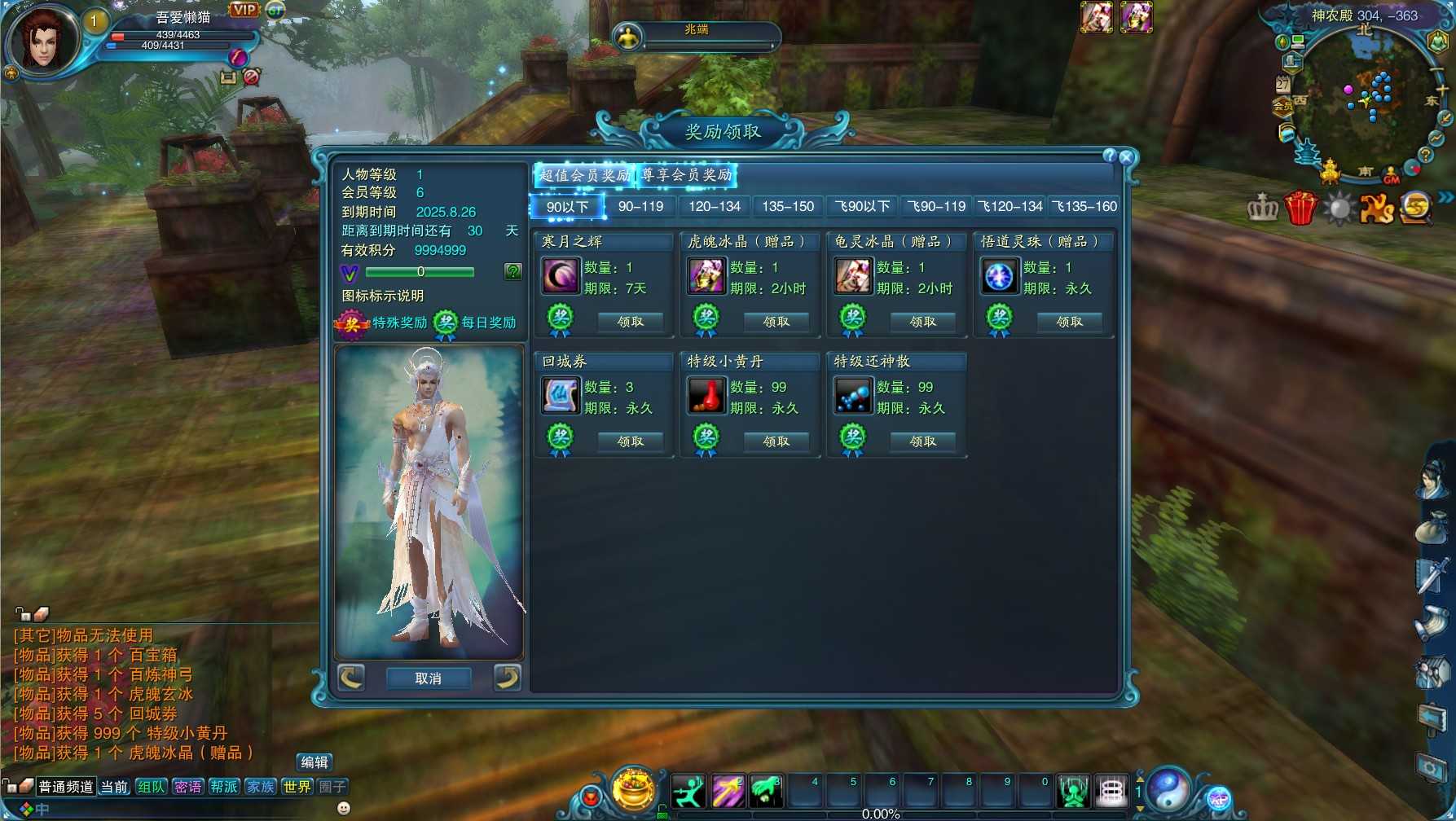This screenshot has height=821, width=1456.
Task: Switch chat to the 世界 channel
Action: [297, 787]
